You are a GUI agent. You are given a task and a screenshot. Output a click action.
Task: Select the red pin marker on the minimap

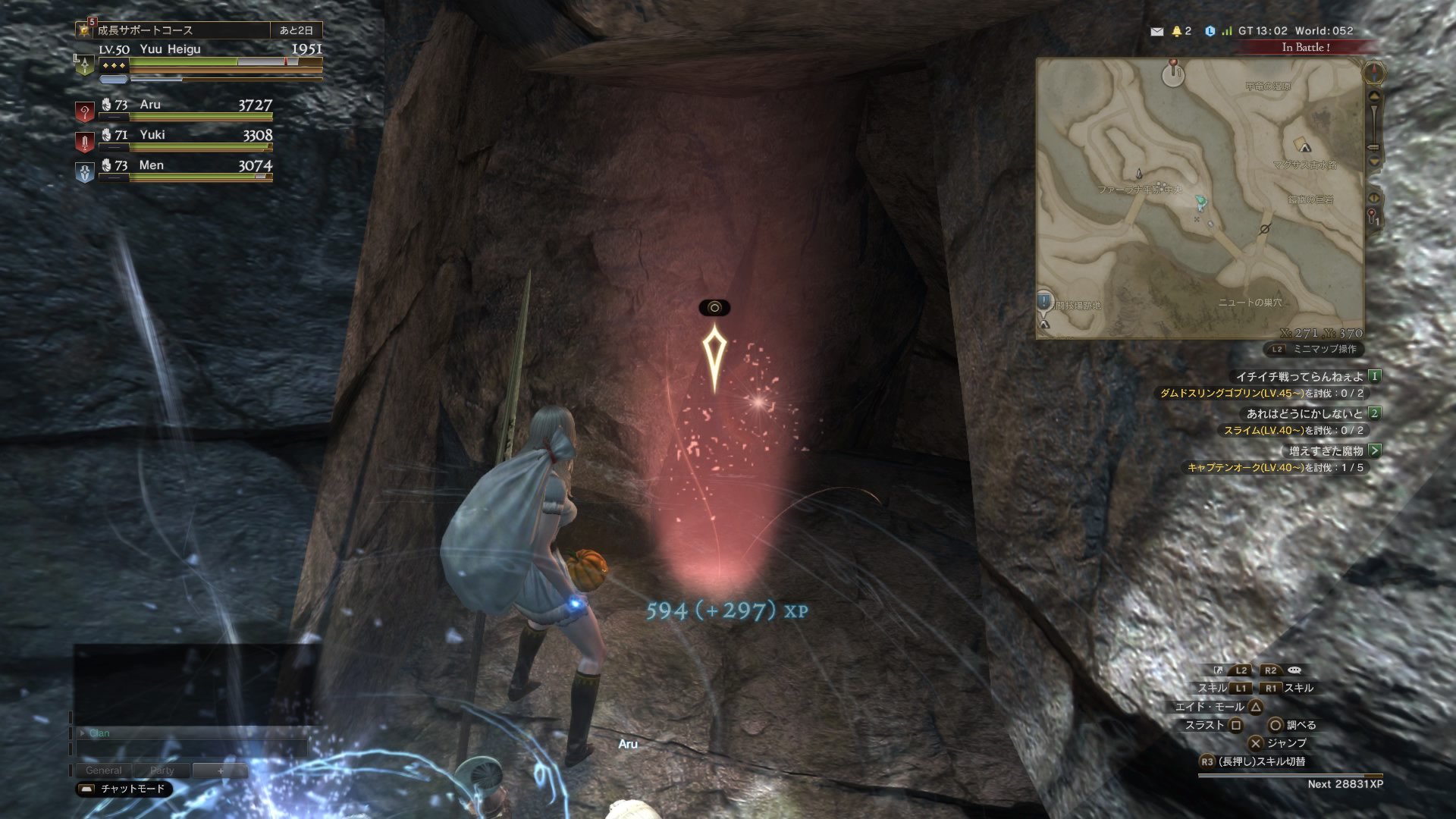click(x=1173, y=64)
